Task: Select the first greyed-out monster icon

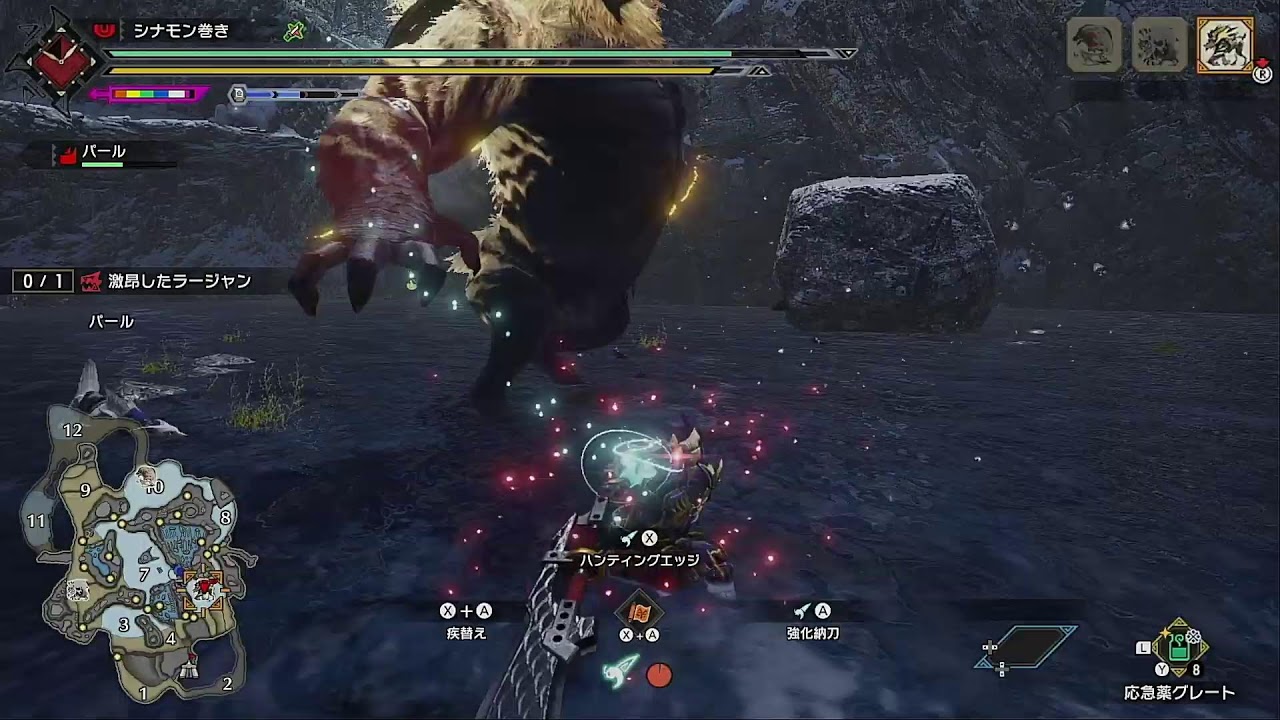Action: [1094, 45]
